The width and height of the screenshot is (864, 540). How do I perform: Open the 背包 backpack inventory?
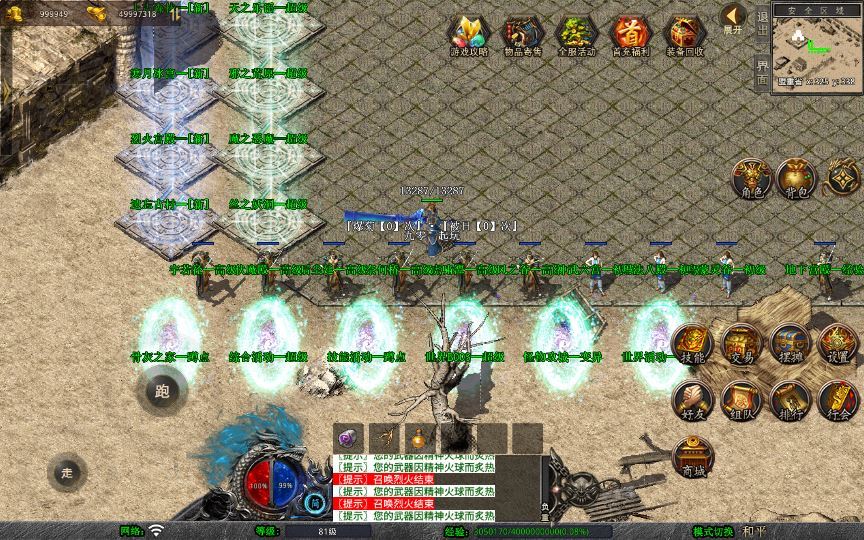[x=798, y=178]
